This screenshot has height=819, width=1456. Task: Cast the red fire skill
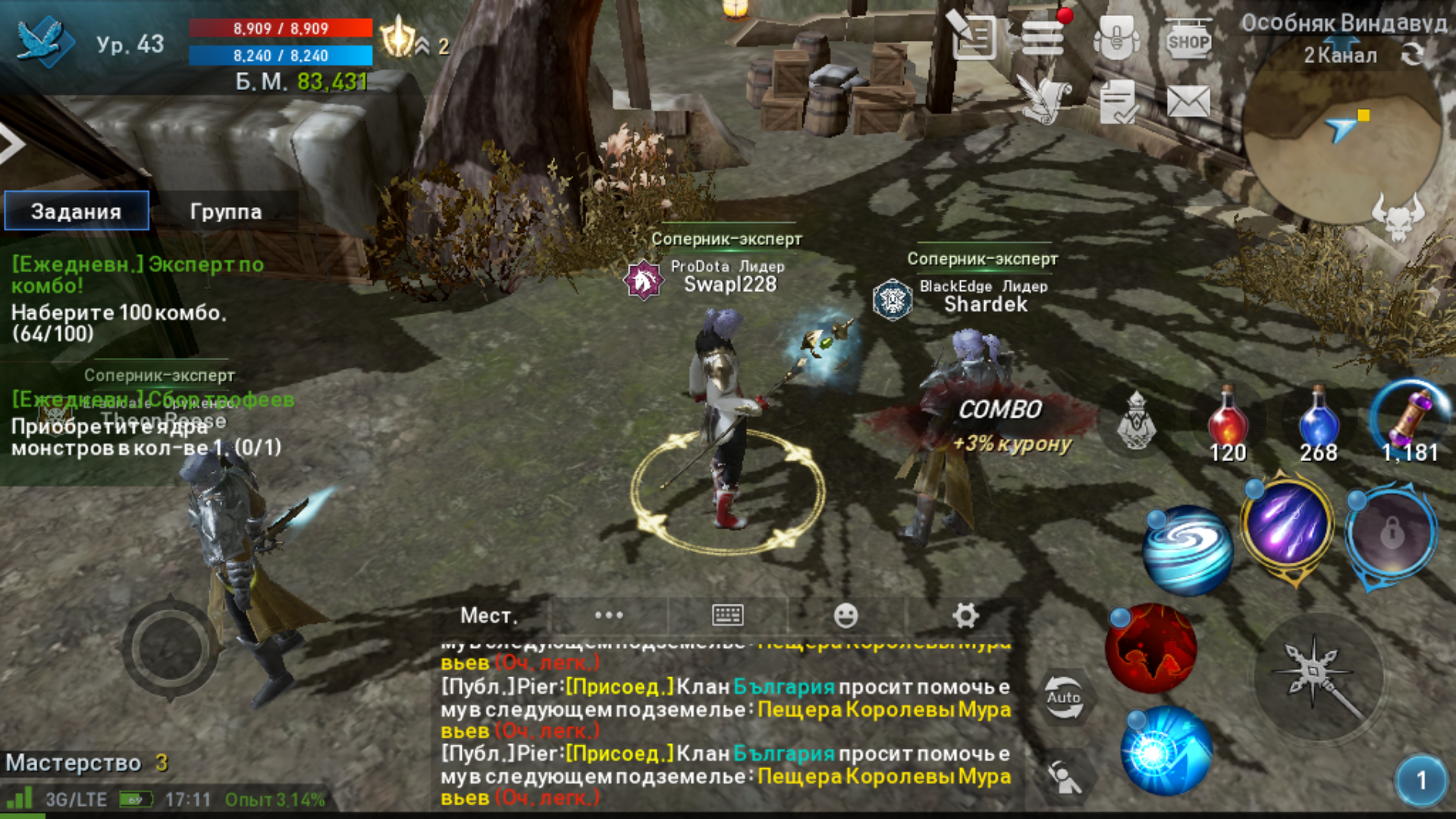point(1150,649)
